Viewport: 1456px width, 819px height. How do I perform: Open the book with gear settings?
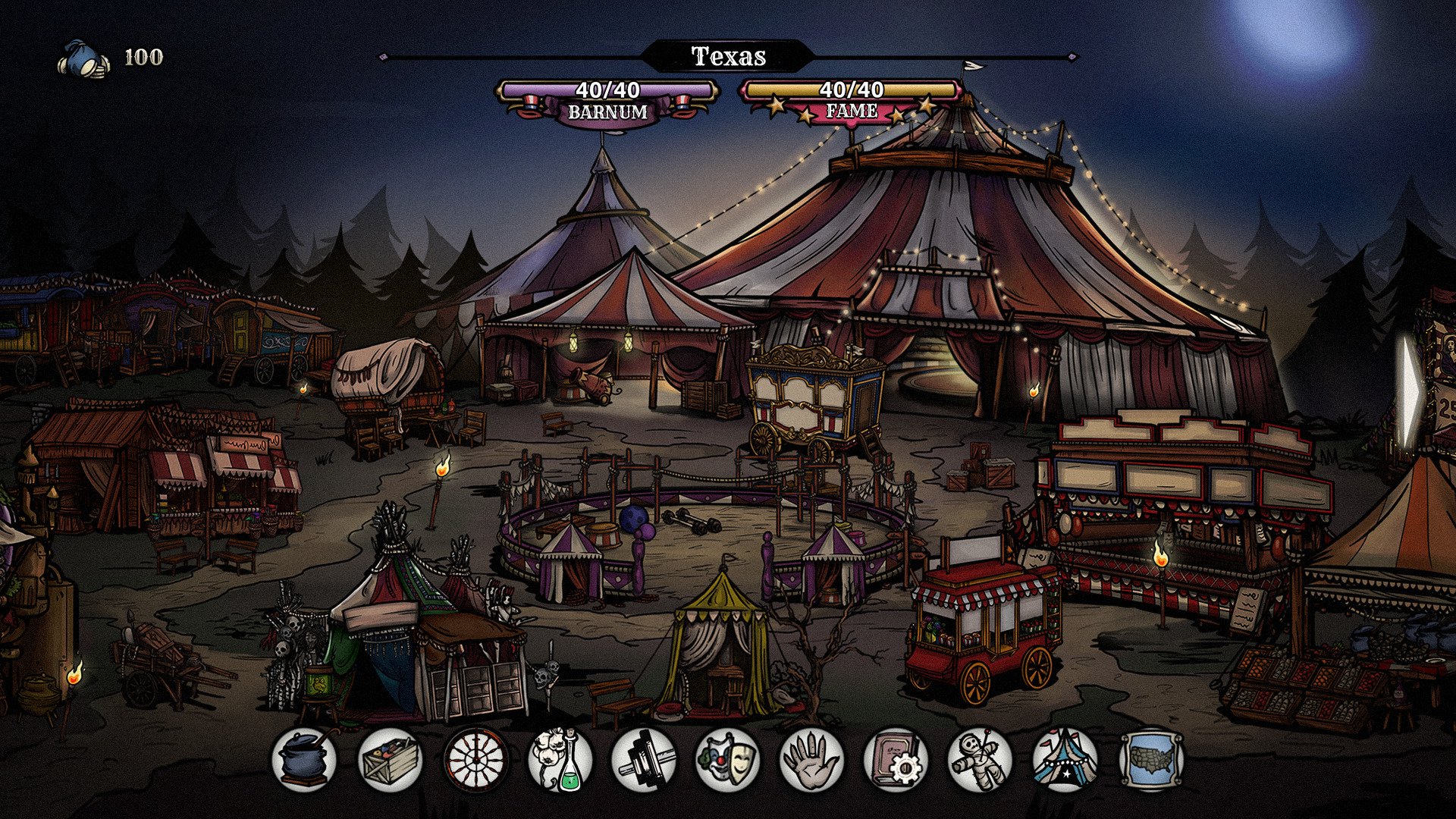tap(896, 758)
